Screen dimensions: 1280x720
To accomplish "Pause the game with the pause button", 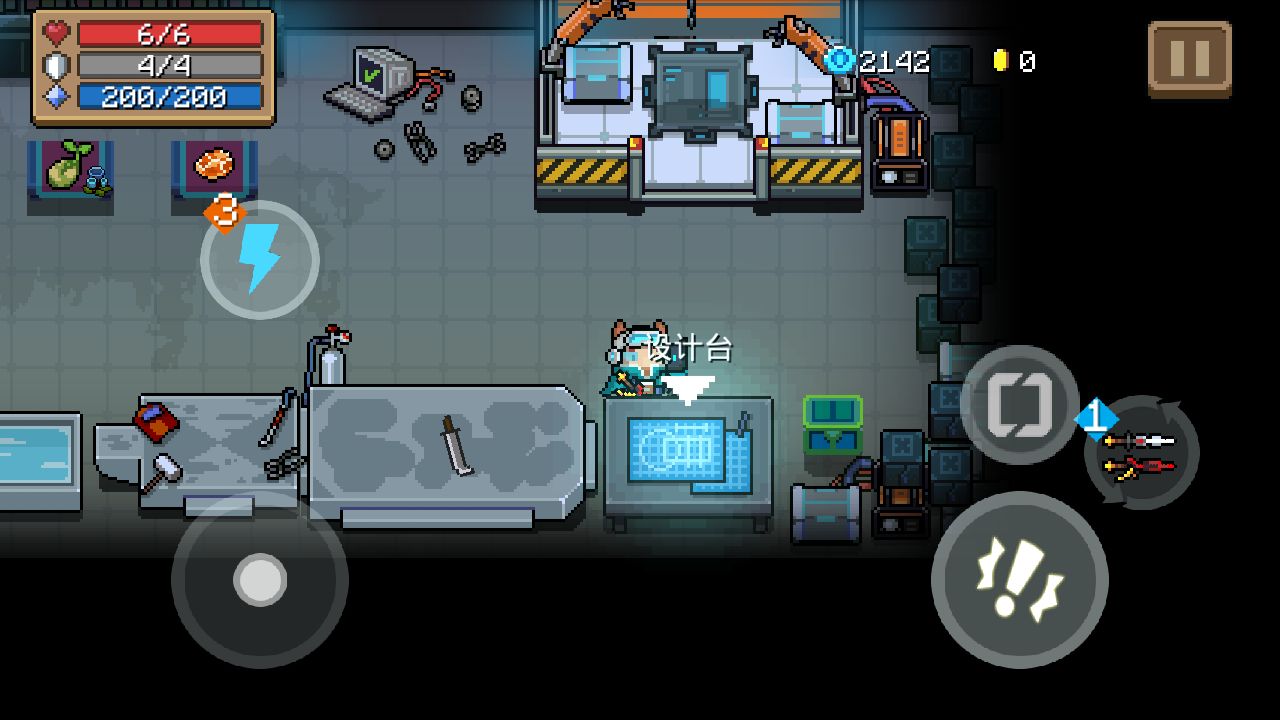I will click(x=1189, y=59).
